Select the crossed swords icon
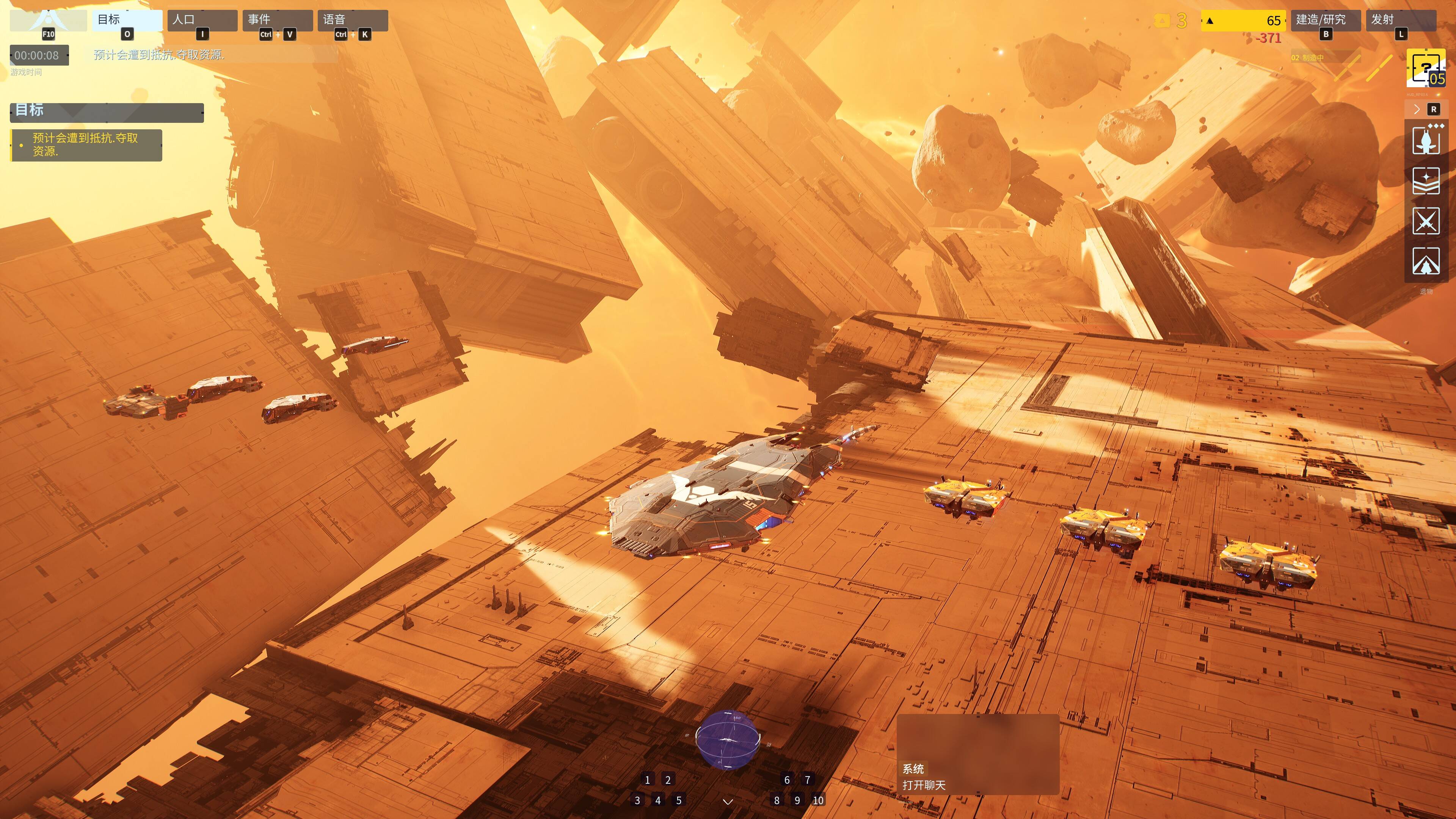Image resolution: width=1456 pixels, height=819 pixels. click(x=1426, y=220)
